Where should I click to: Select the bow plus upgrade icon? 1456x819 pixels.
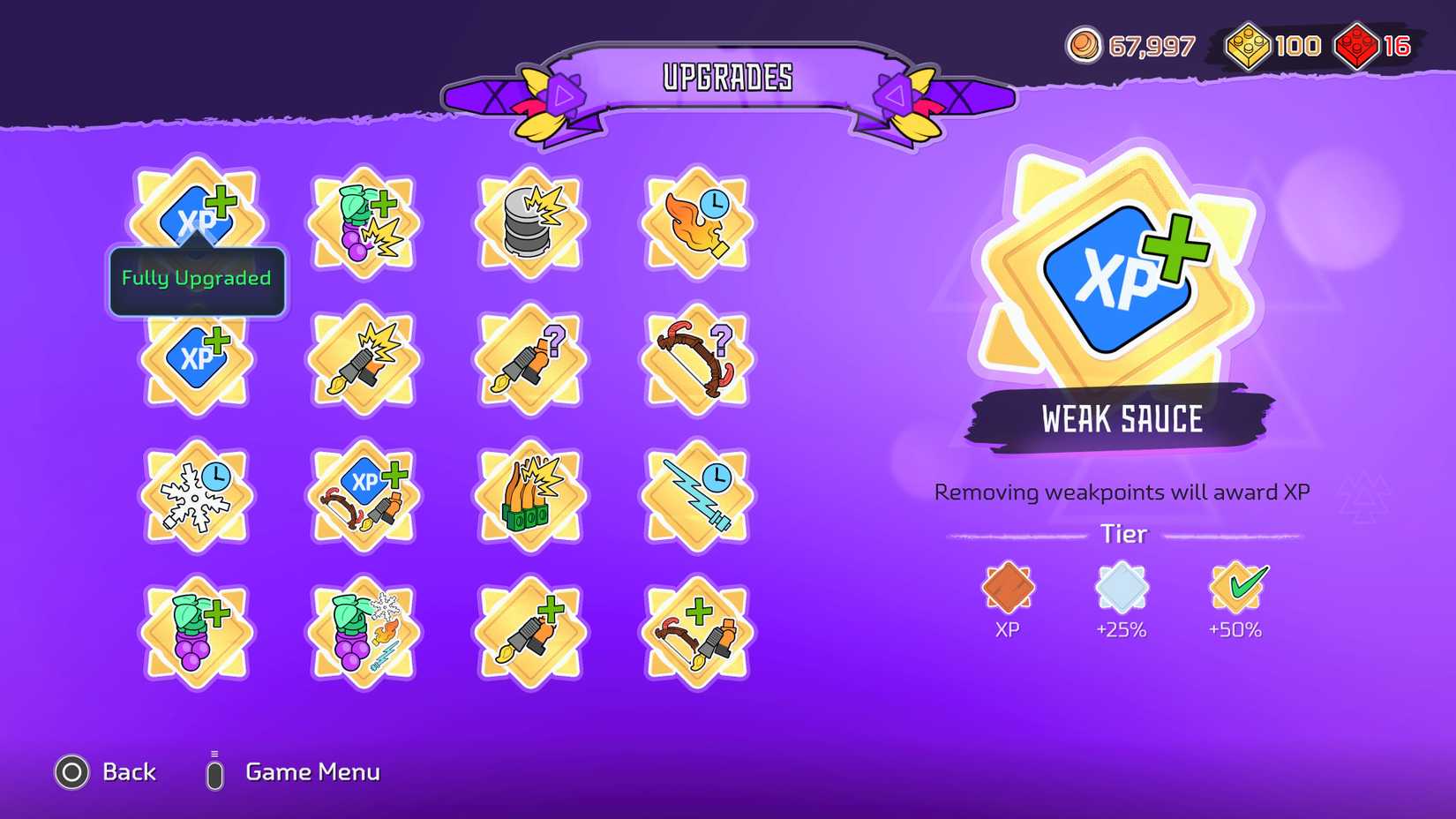(695, 631)
